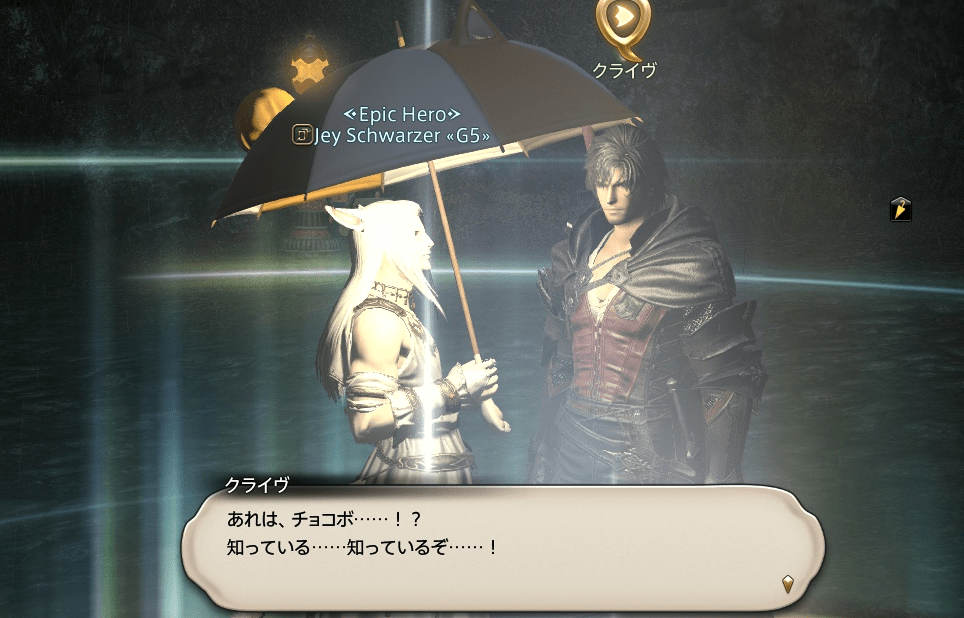The width and height of the screenshot is (964, 618).
Task: Advance dialogue with the gold arrow indicator
Action: (x=788, y=584)
